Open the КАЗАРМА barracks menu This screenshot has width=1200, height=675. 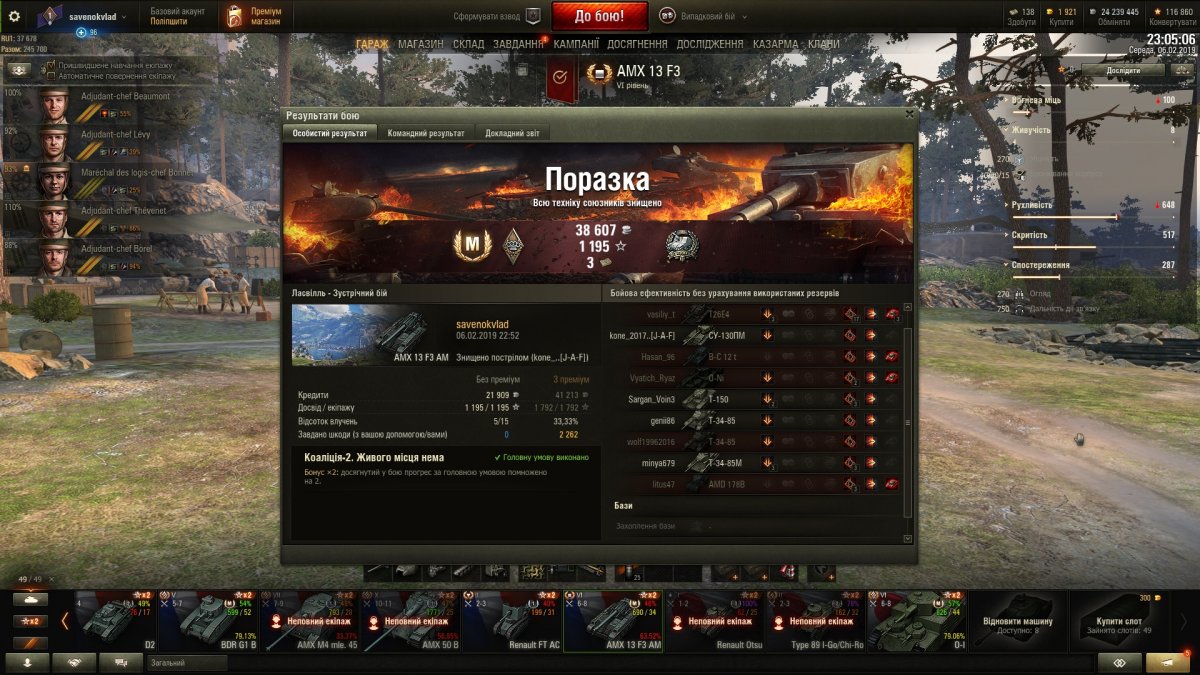pyautogui.click(x=775, y=44)
